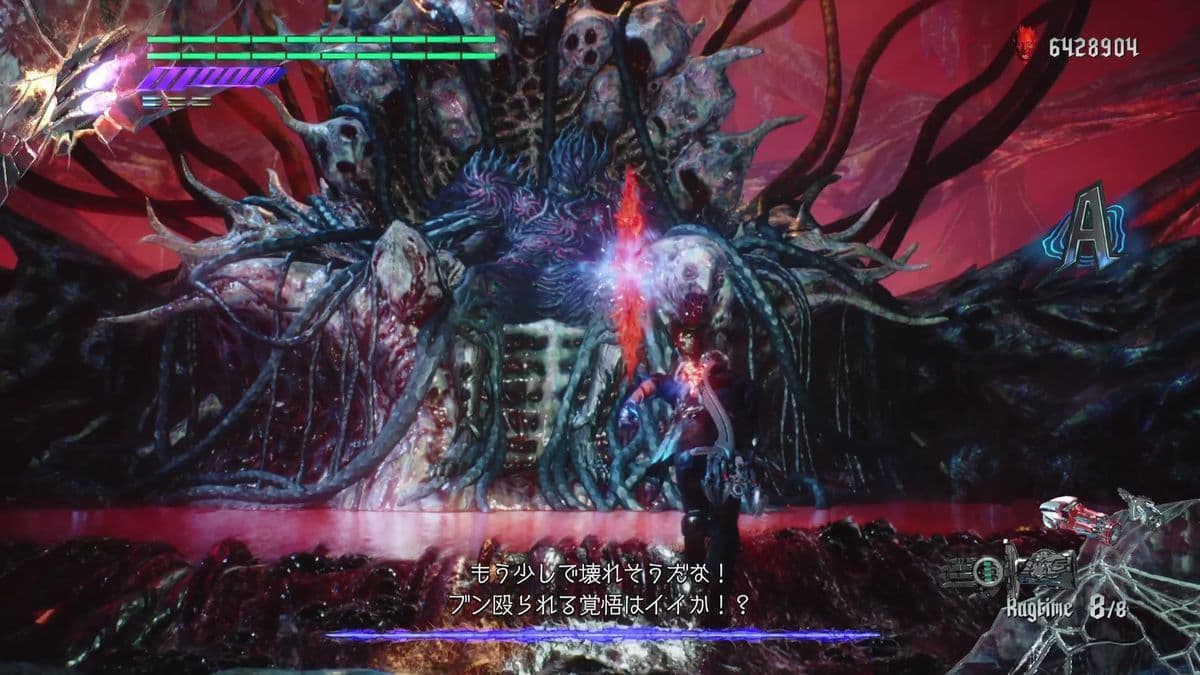Click the red orb demon face icon
This screenshot has height=675, width=1200.
point(1026,43)
